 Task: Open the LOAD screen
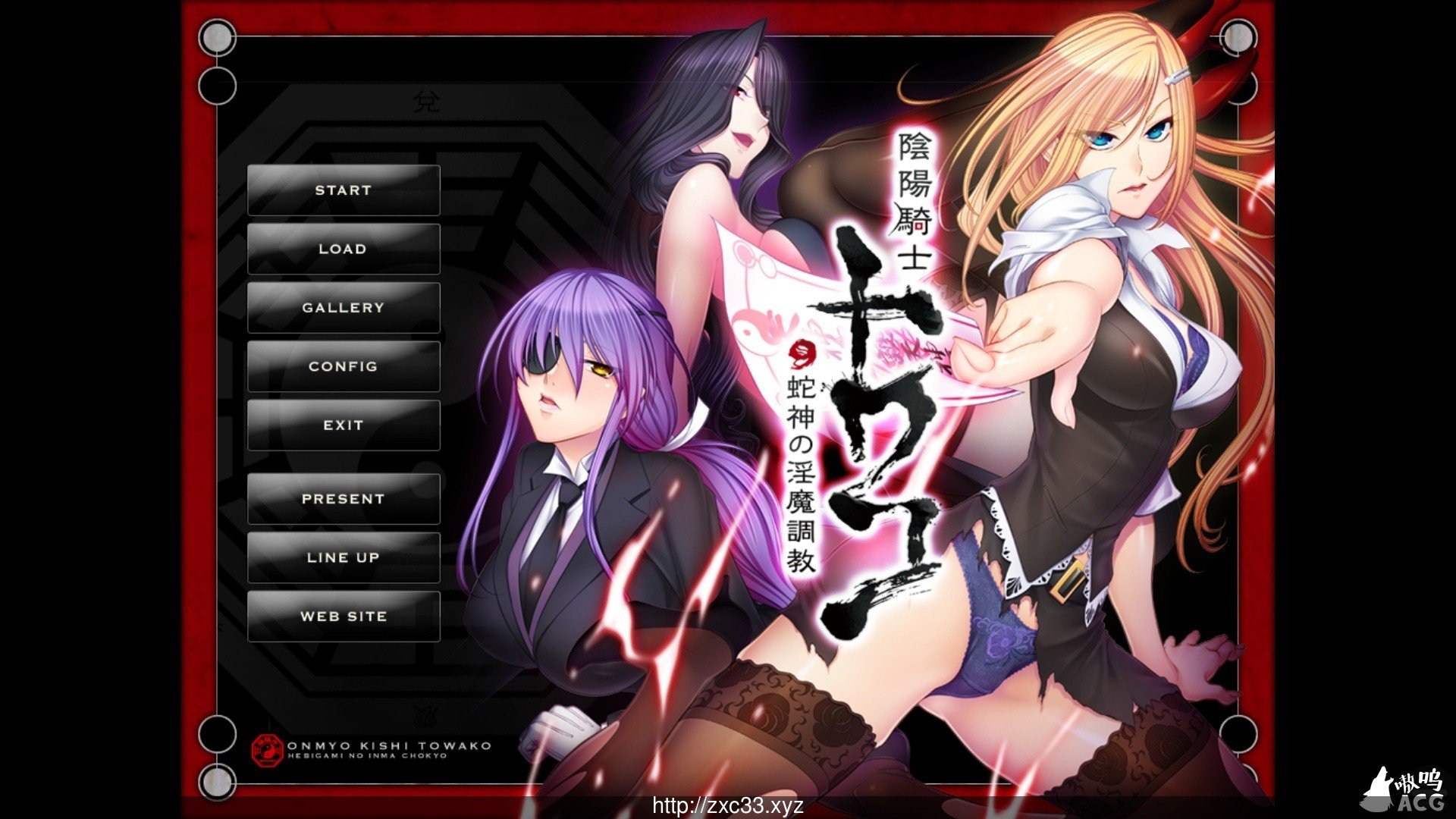pos(344,248)
